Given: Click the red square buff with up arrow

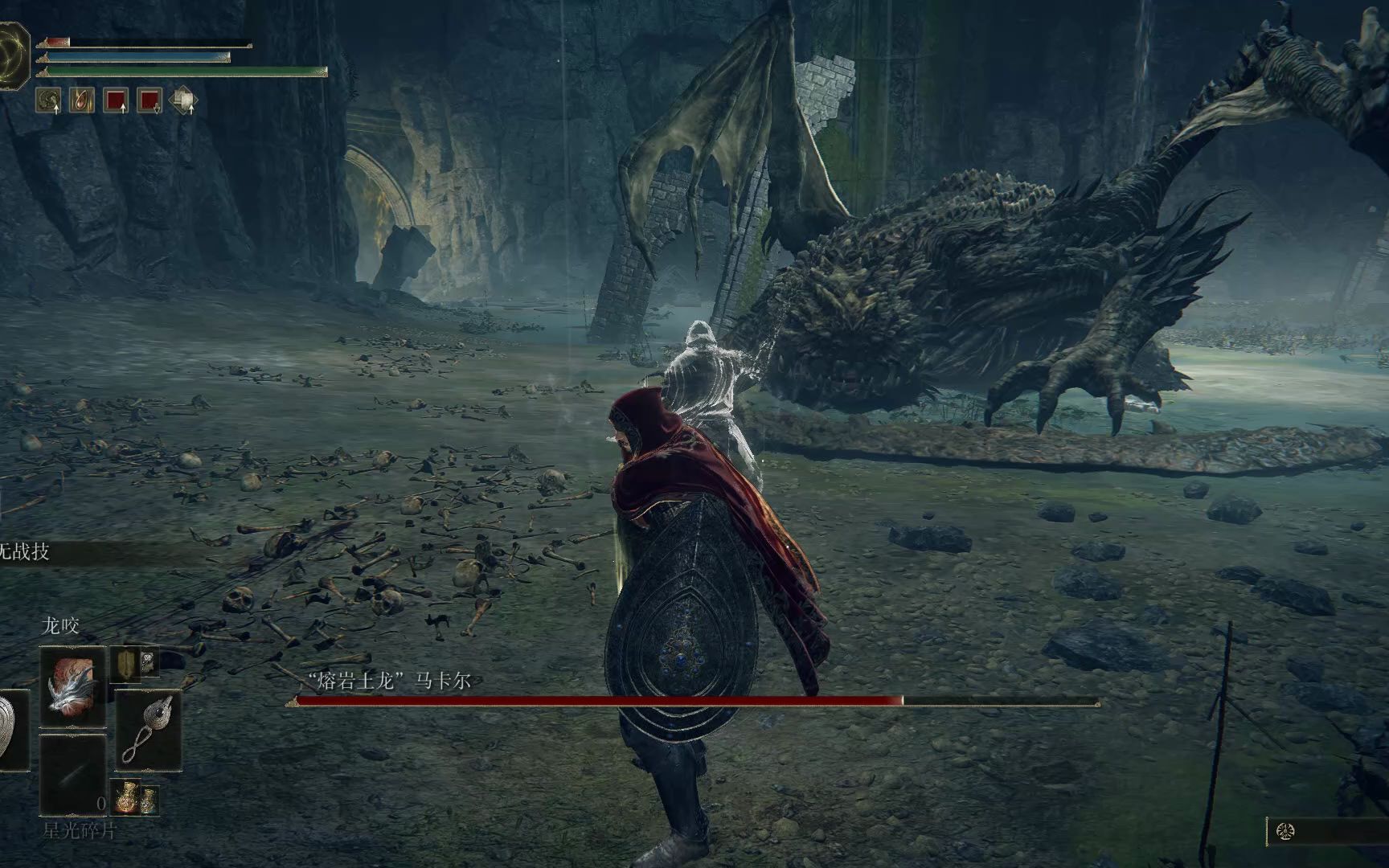Looking at the screenshot, I should (117, 100).
